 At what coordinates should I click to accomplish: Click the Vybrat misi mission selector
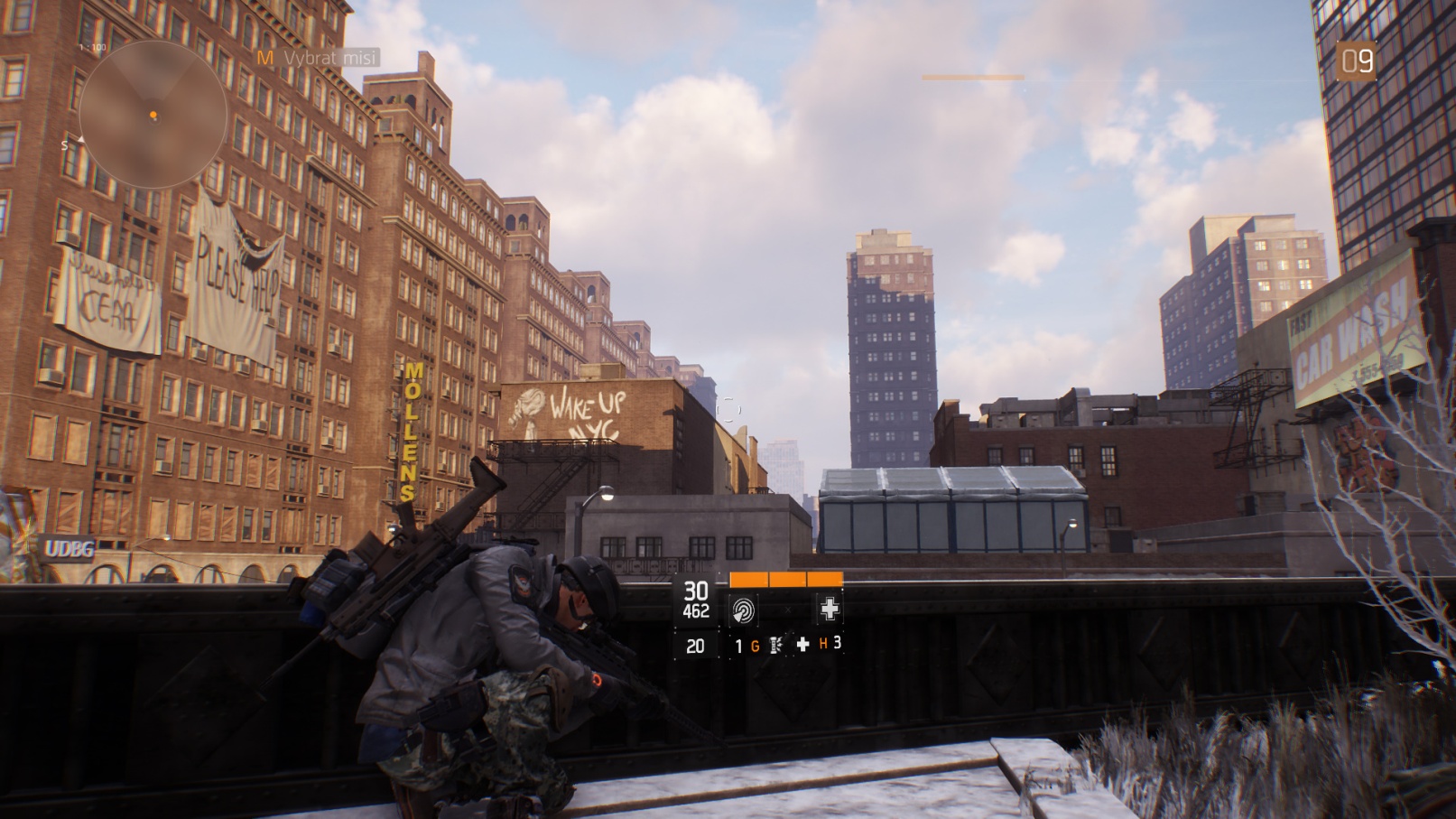(x=318, y=58)
